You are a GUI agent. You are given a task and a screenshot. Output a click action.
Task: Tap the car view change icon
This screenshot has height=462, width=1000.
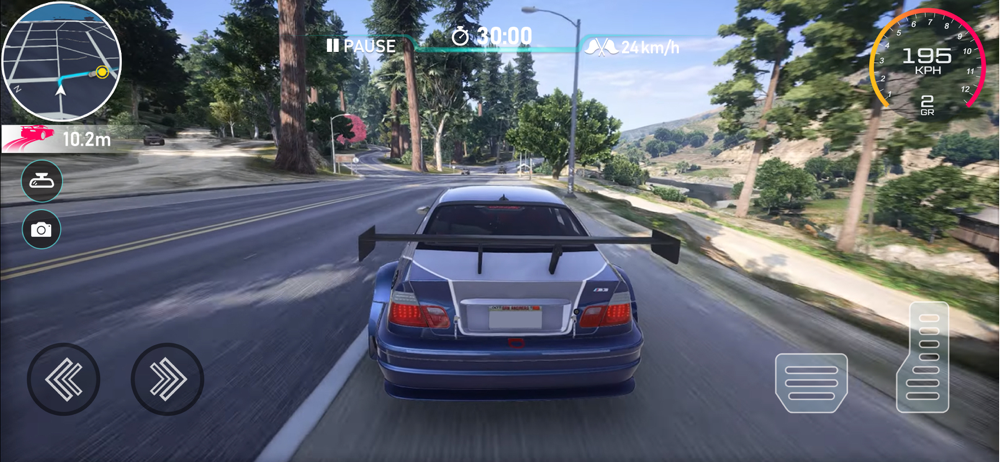click(42, 181)
